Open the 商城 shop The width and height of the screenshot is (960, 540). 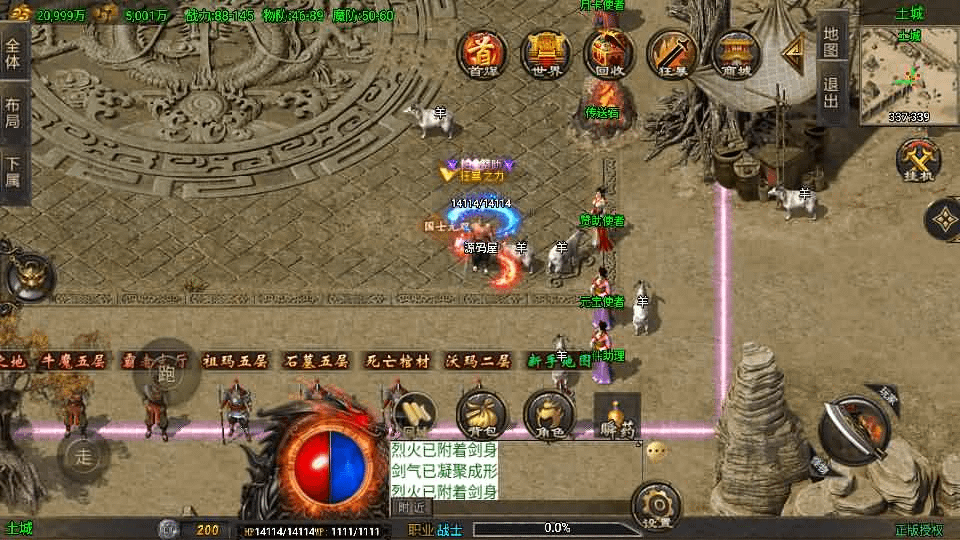pyautogui.click(x=735, y=54)
